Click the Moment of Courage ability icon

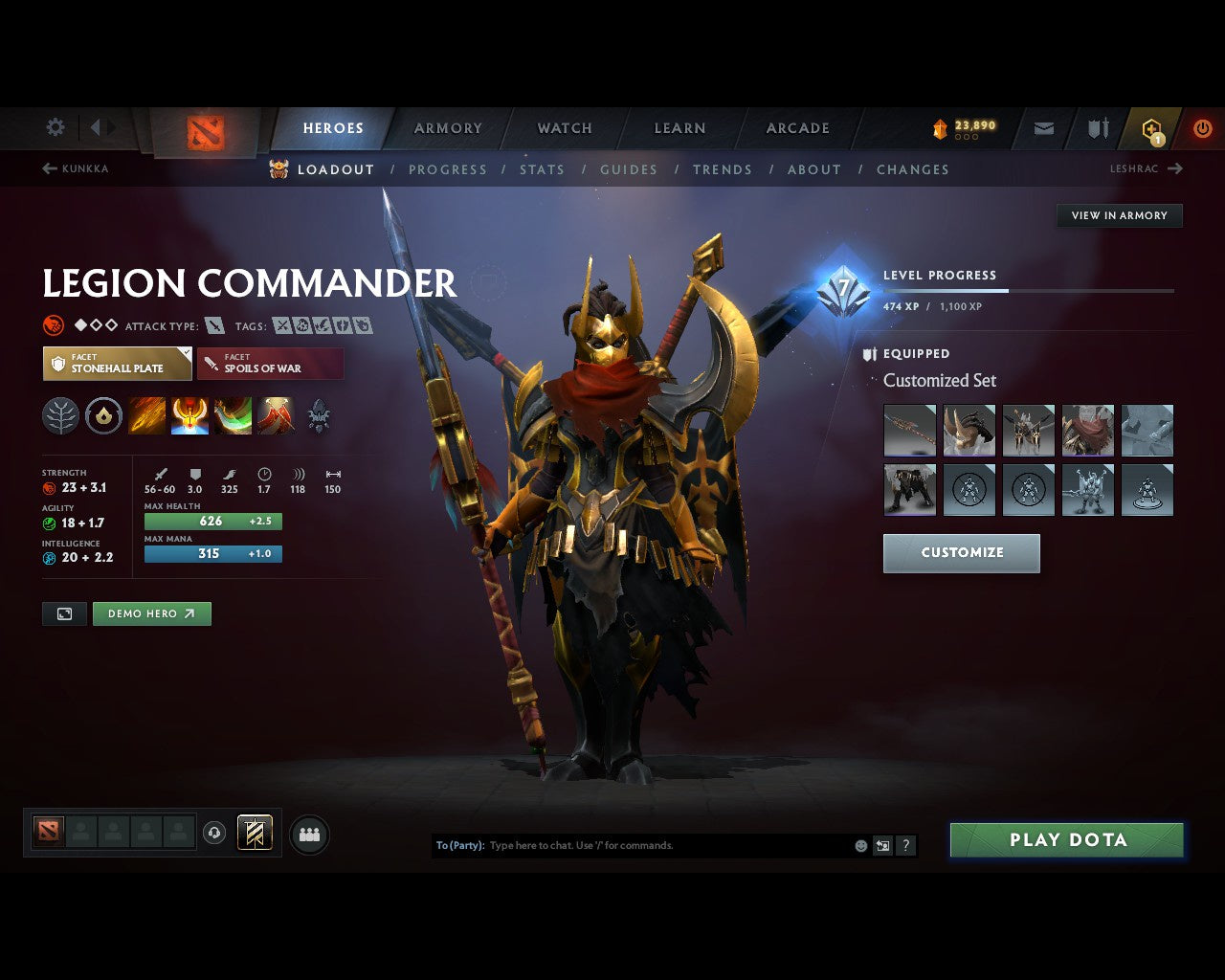[x=233, y=415]
